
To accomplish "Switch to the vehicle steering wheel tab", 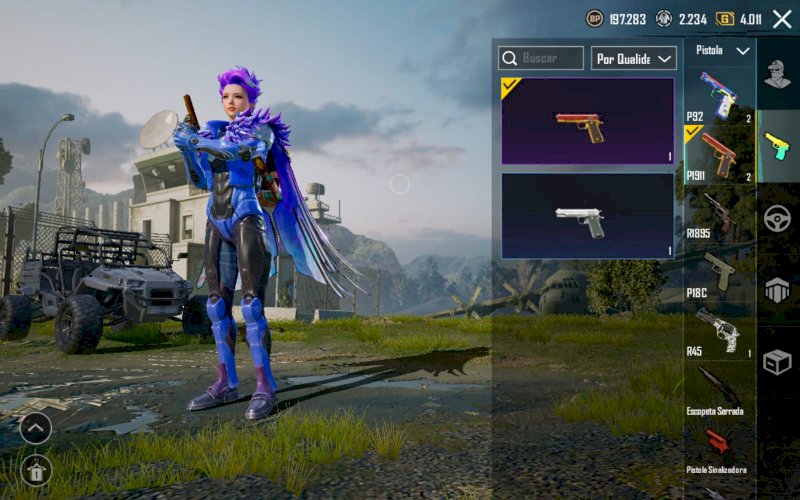I will point(777,219).
